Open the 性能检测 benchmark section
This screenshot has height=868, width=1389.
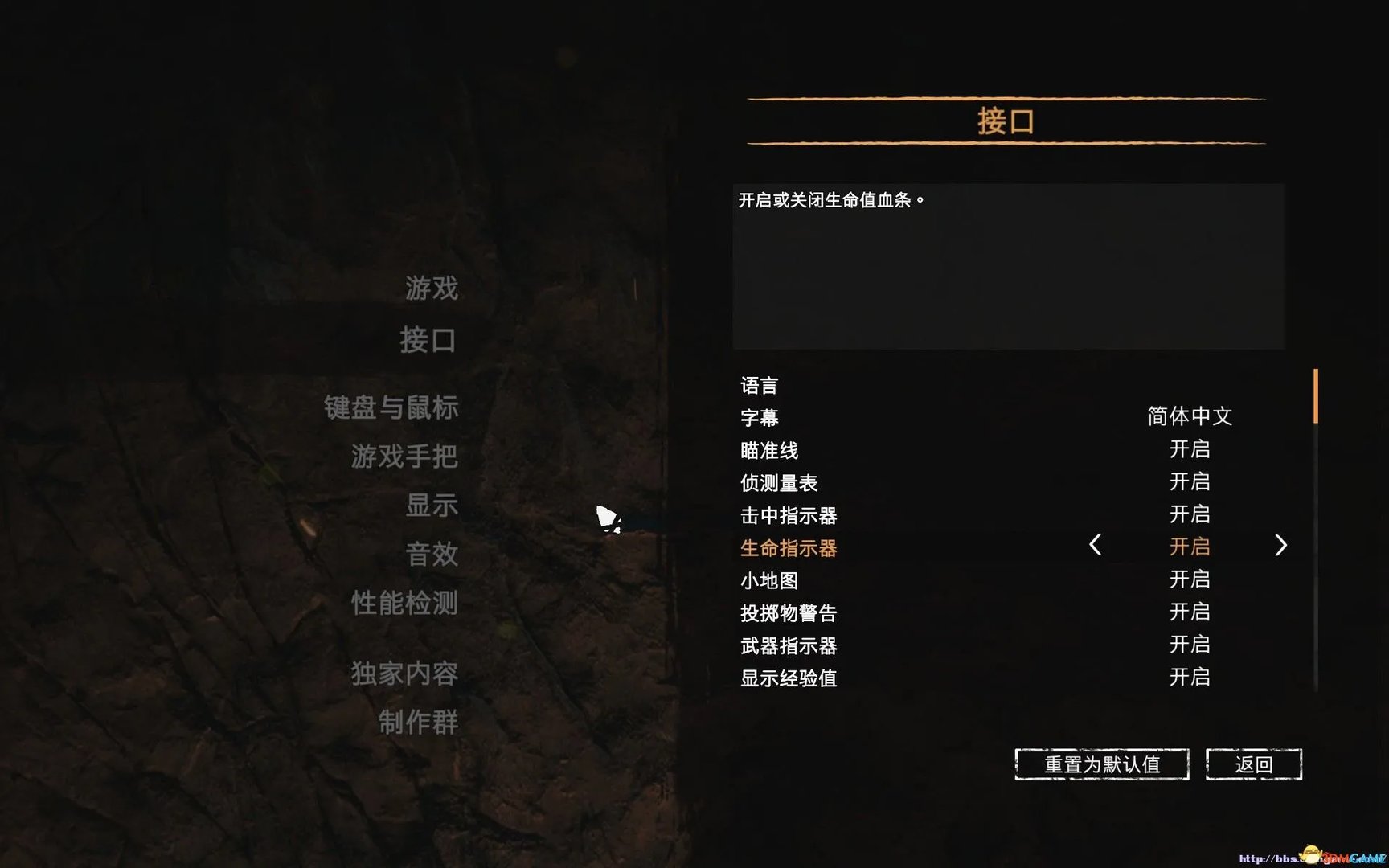tap(404, 604)
